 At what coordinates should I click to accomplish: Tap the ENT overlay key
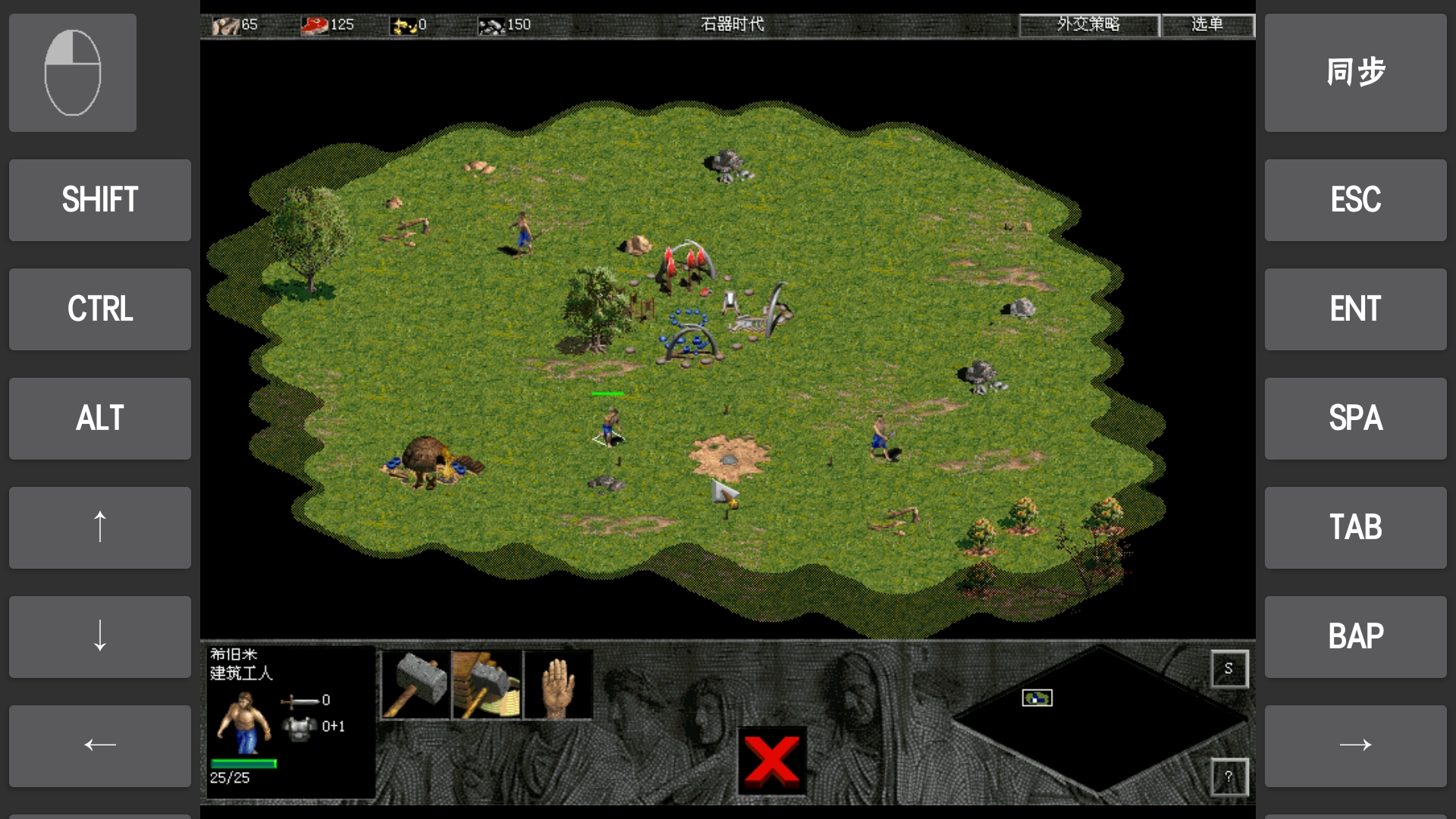[x=1355, y=309]
